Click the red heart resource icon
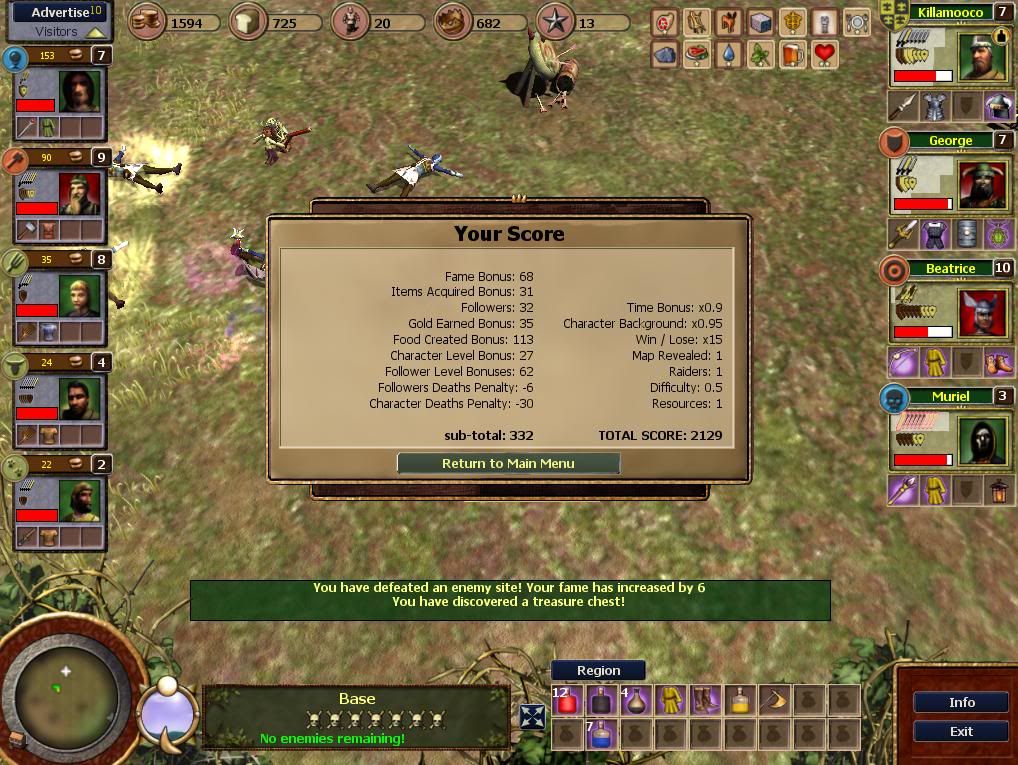This screenshot has height=765, width=1018. [x=824, y=53]
